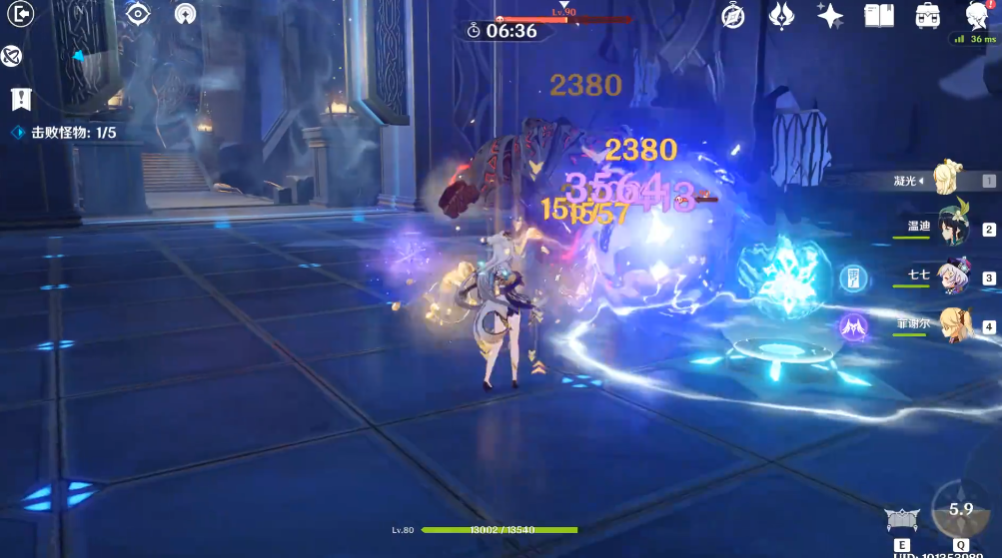Open the Paimon menu icon
The height and width of the screenshot is (558, 1002).
(978, 15)
